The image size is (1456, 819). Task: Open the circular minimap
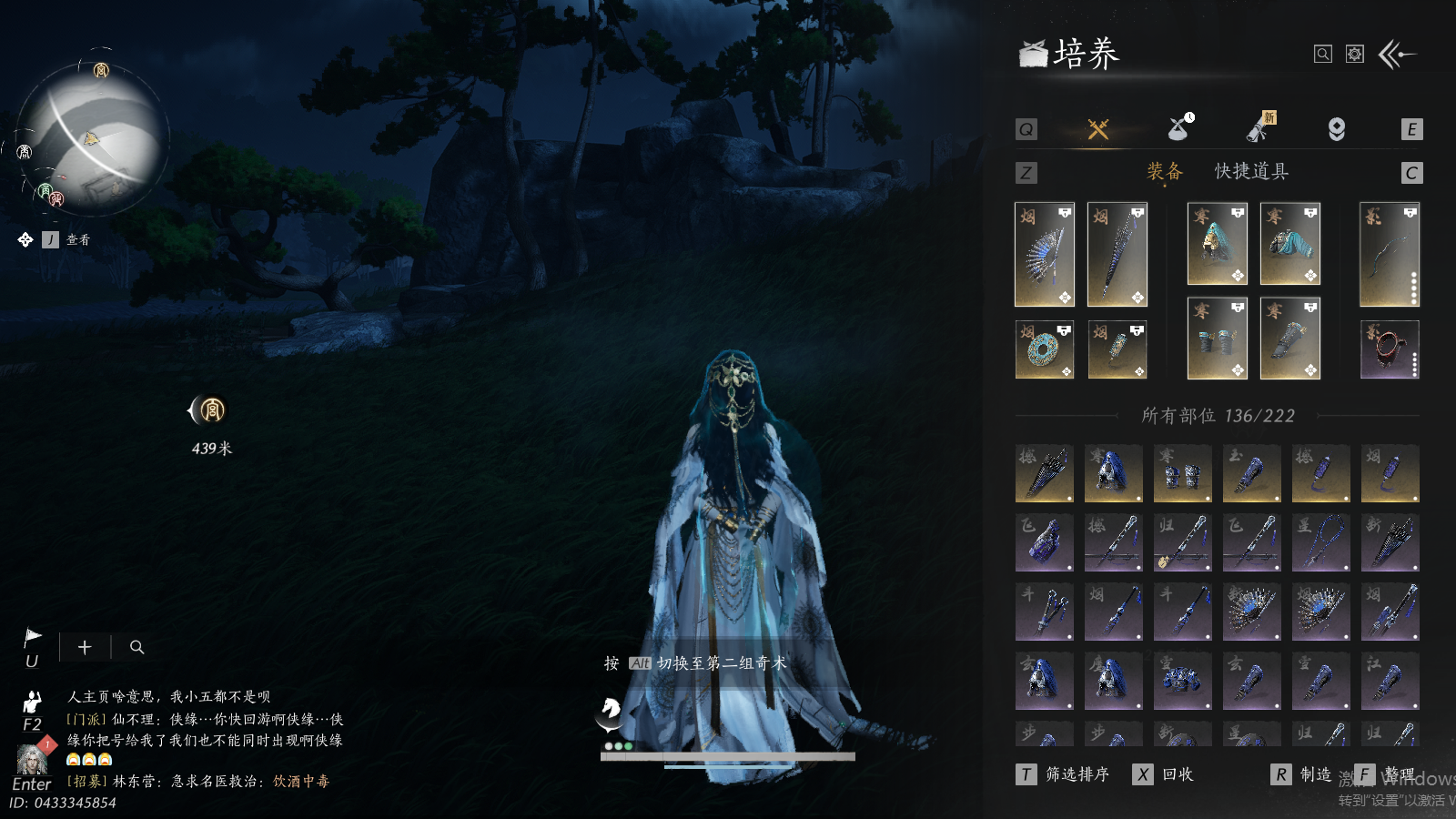point(93,138)
